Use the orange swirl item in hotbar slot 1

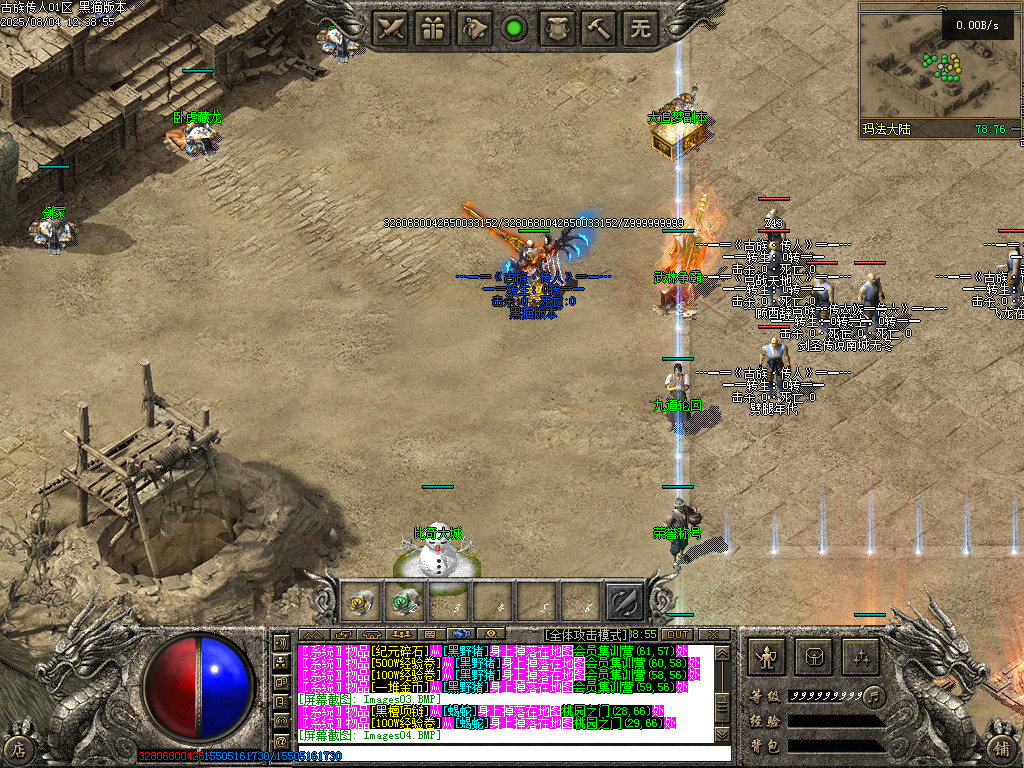click(x=362, y=602)
